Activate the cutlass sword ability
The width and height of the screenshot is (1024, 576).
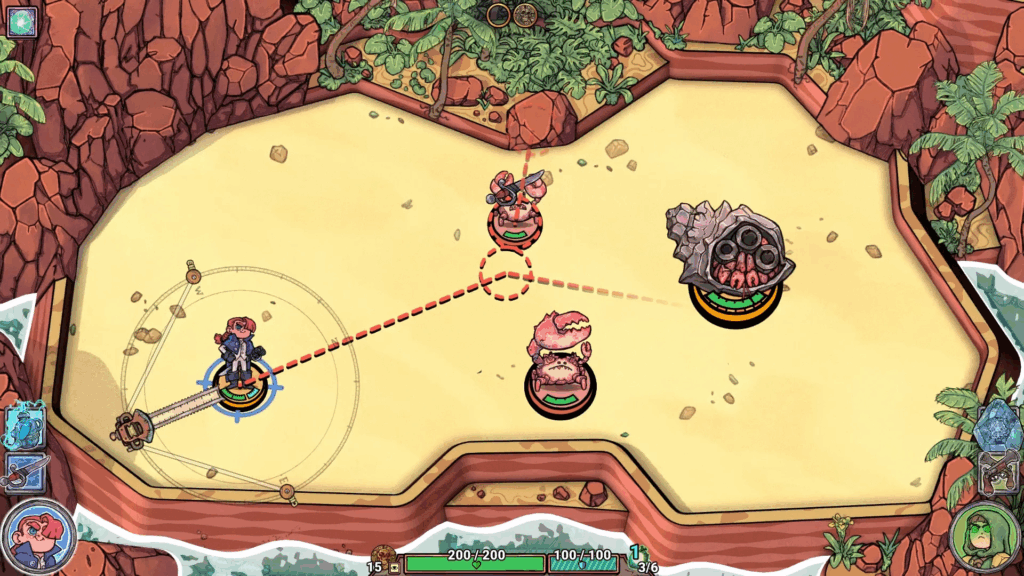point(24,472)
